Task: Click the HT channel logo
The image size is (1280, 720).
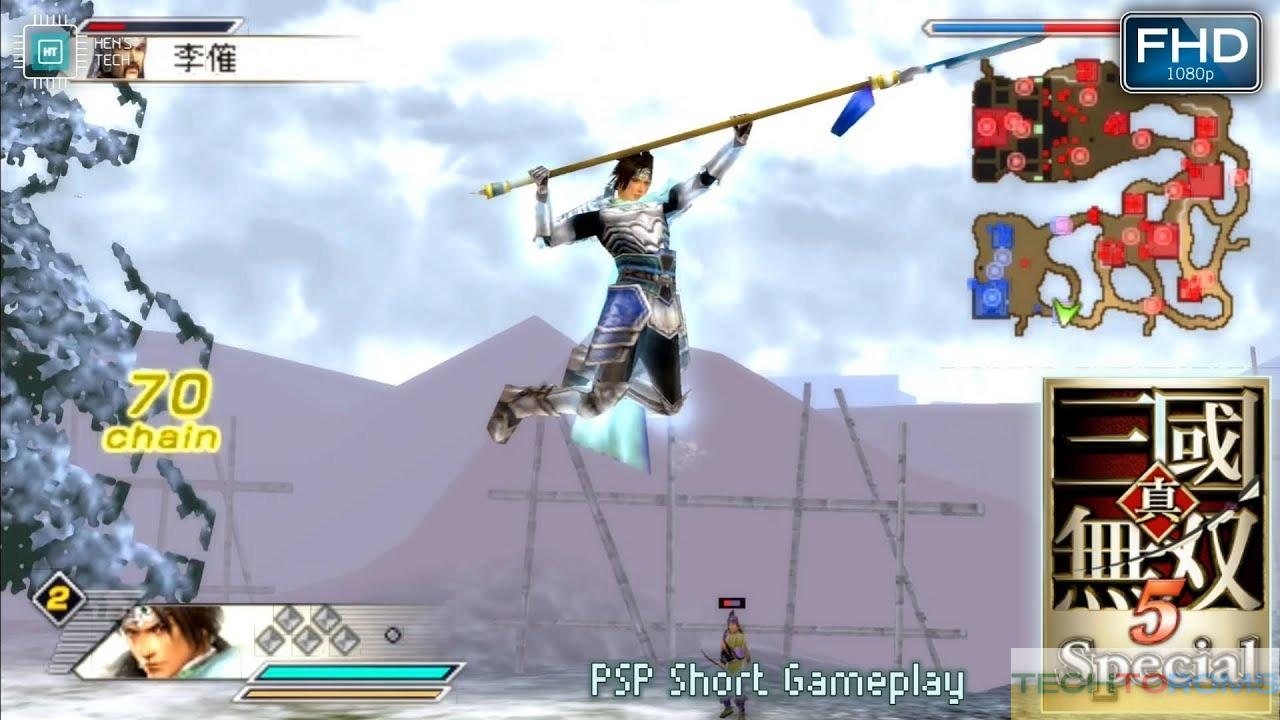Action: (48, 50)
